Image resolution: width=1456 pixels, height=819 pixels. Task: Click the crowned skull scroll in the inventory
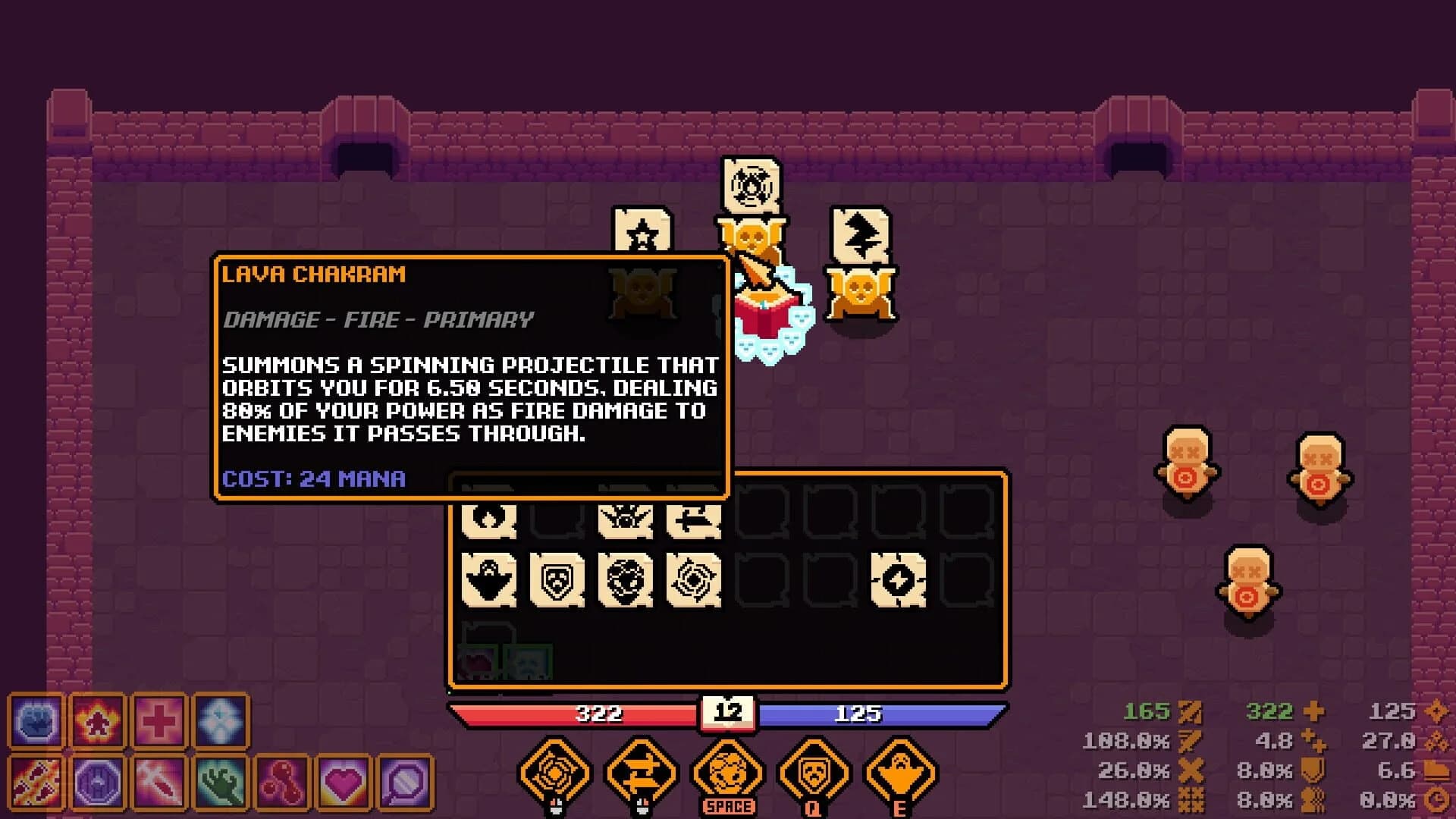626,519
